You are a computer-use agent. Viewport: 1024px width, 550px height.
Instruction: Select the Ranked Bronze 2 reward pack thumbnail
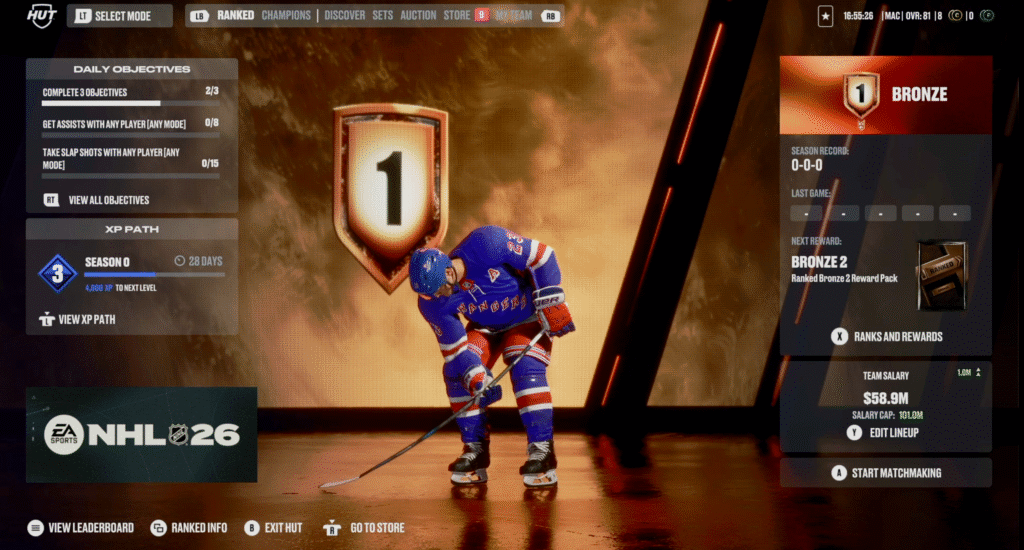click(941, 275)
